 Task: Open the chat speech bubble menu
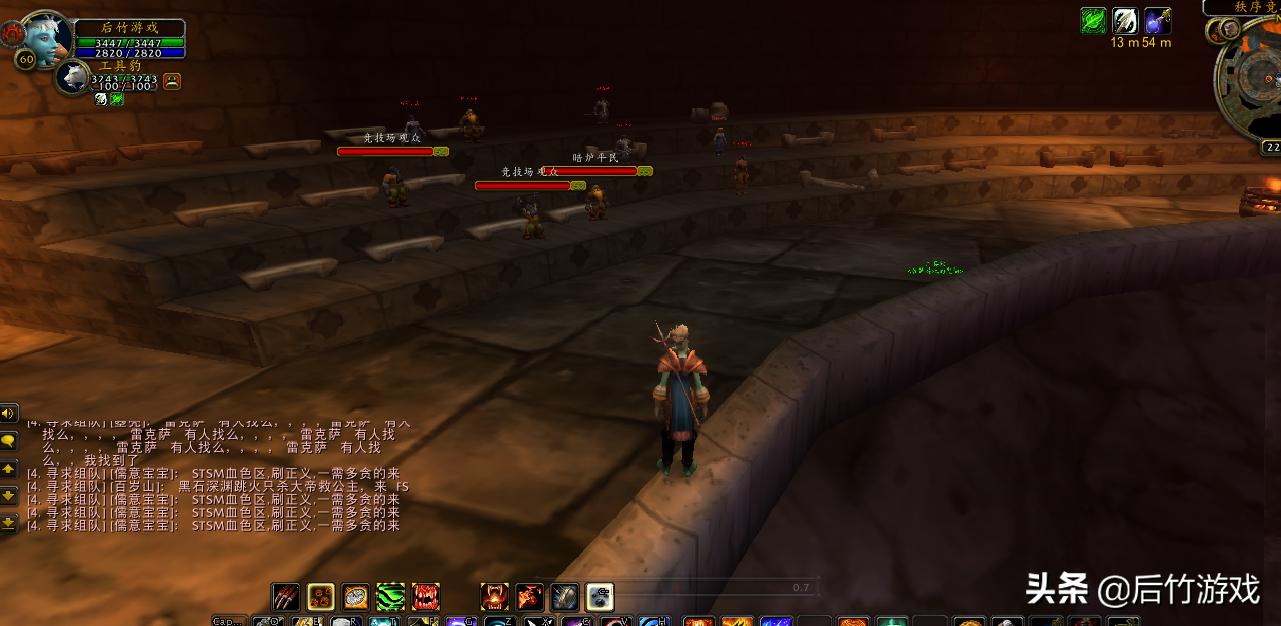pos(9,440)
